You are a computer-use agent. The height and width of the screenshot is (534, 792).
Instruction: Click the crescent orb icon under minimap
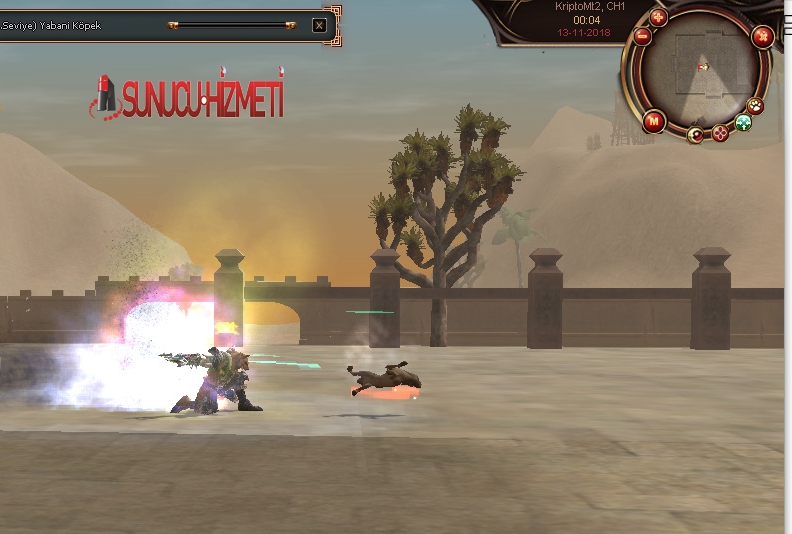pos(696,134)
